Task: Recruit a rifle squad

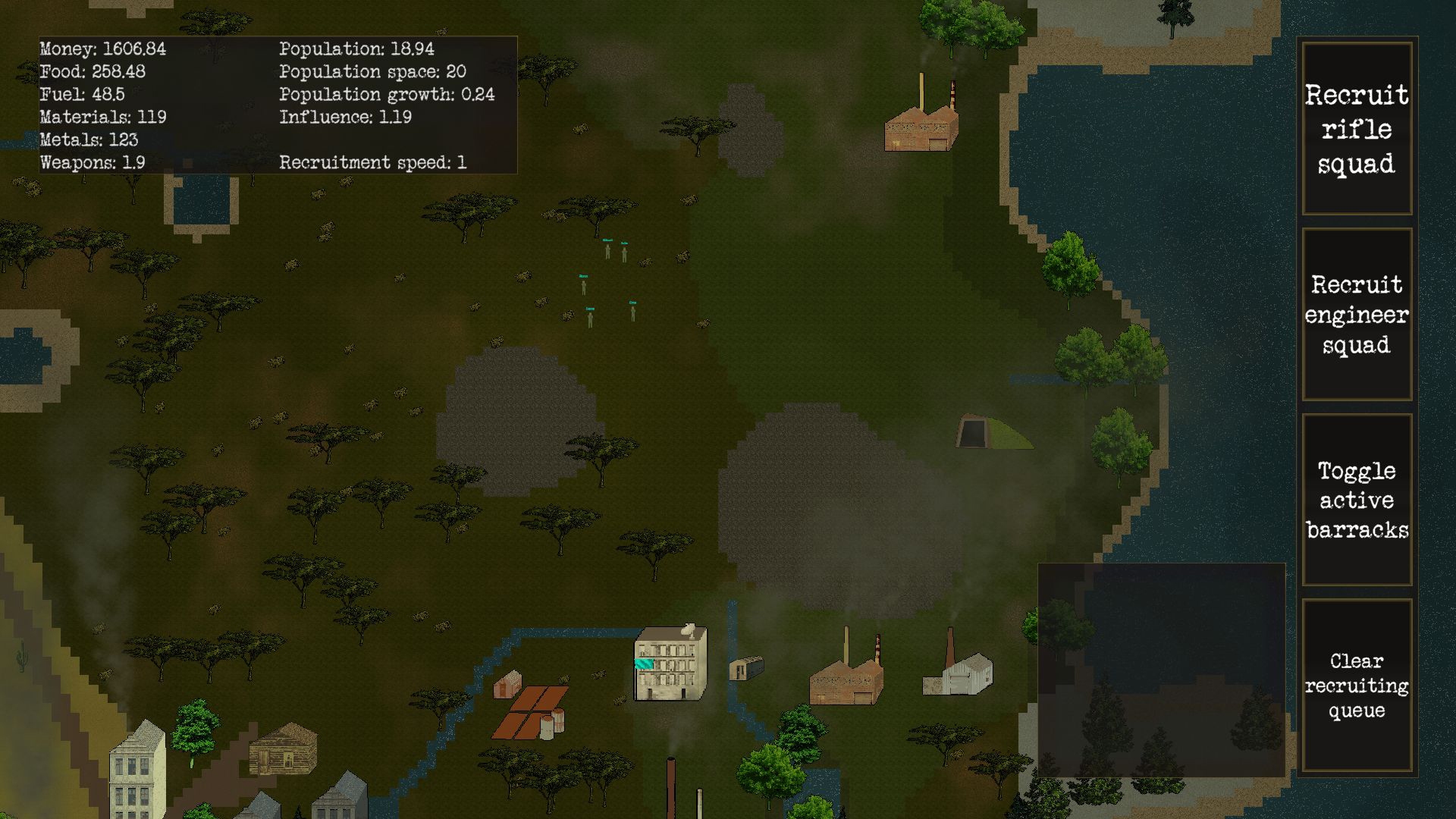Action: (x=1357, y=129)
